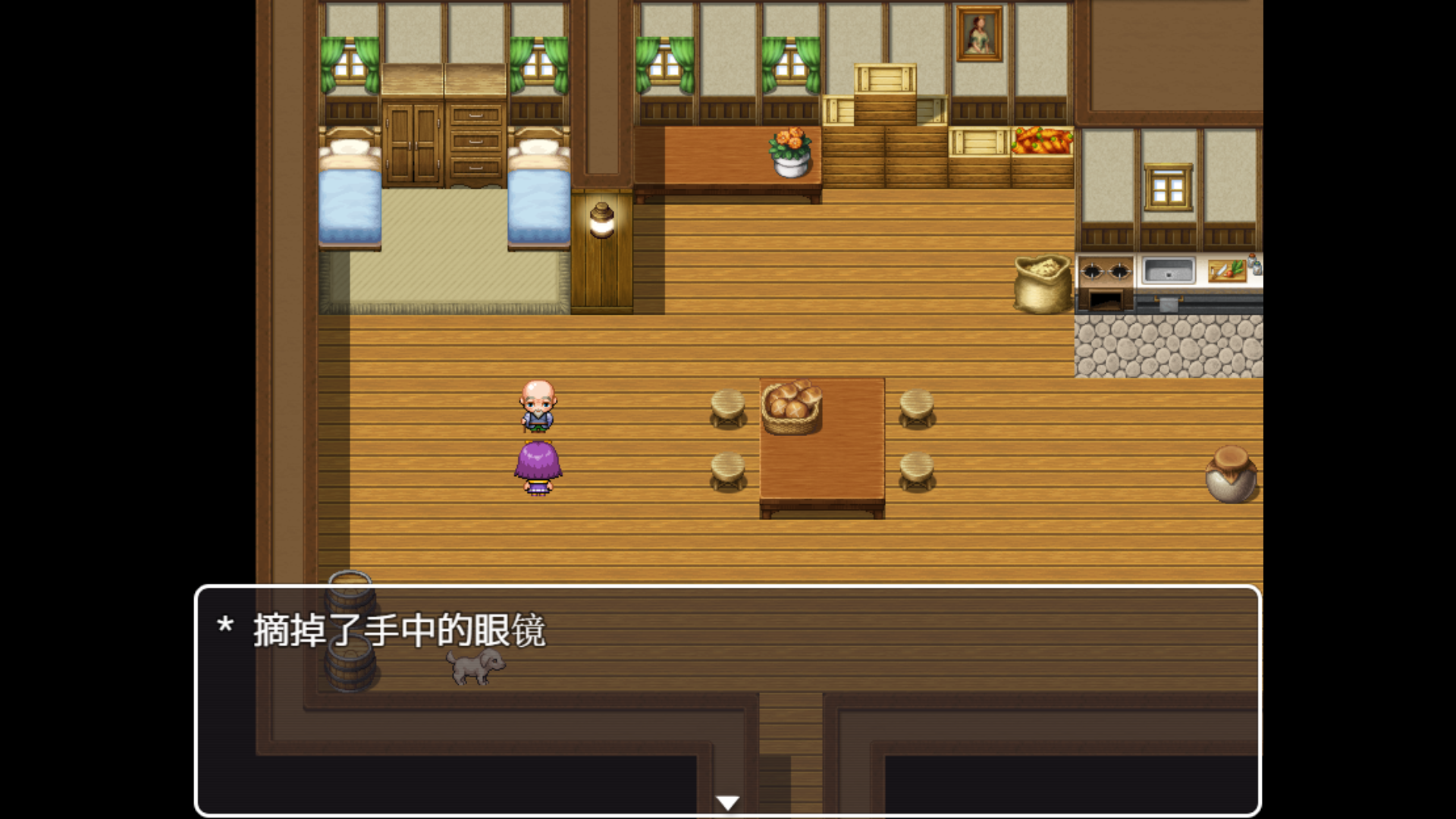Screen dimensions: 1456x819
Task: Click the potted orange flowers on the counter
Action: (x=789, y=152)
